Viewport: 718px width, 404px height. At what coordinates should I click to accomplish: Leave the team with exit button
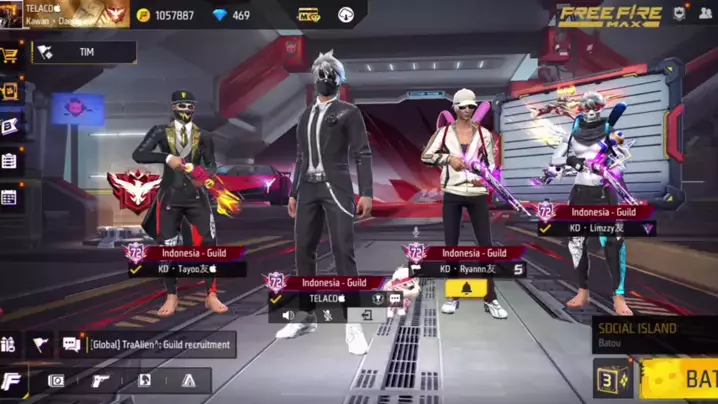pos(367,314)
